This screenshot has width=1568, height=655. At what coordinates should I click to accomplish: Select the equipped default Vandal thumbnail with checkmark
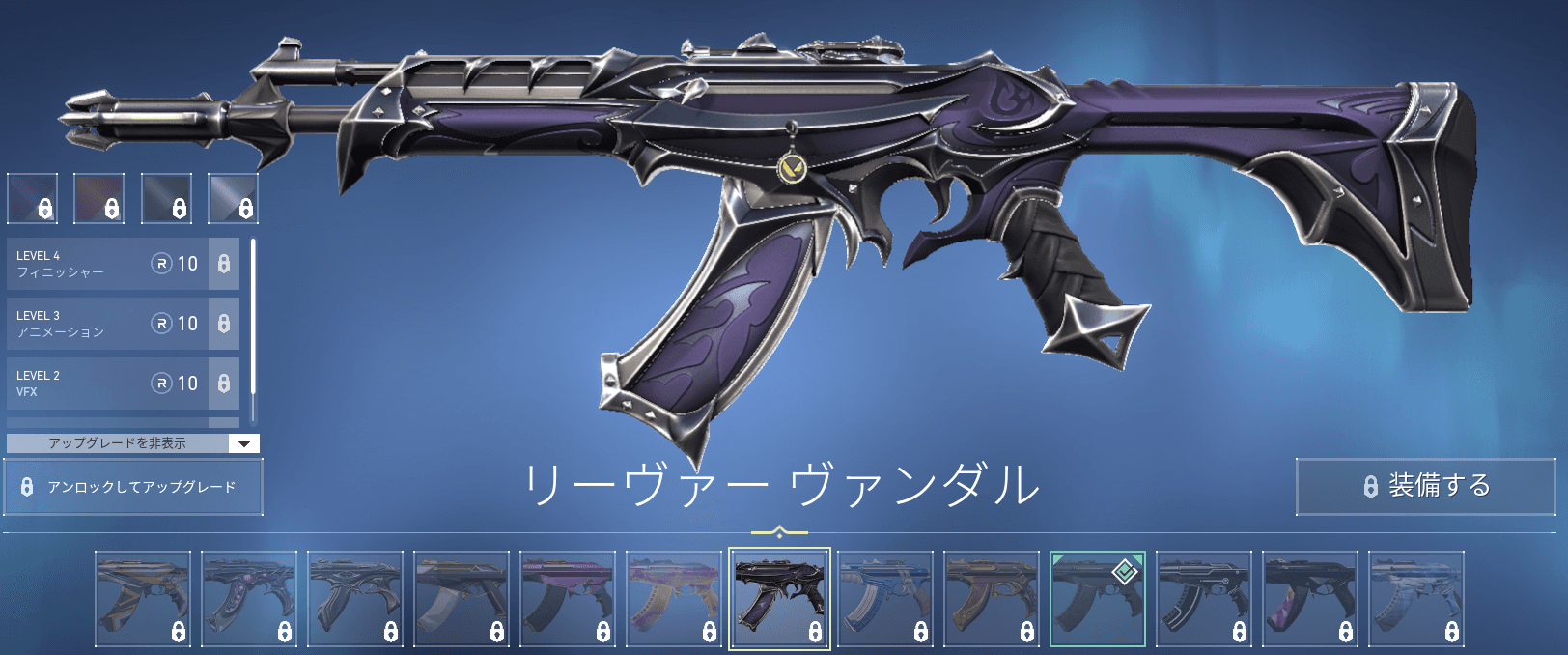click(1098, 598)
